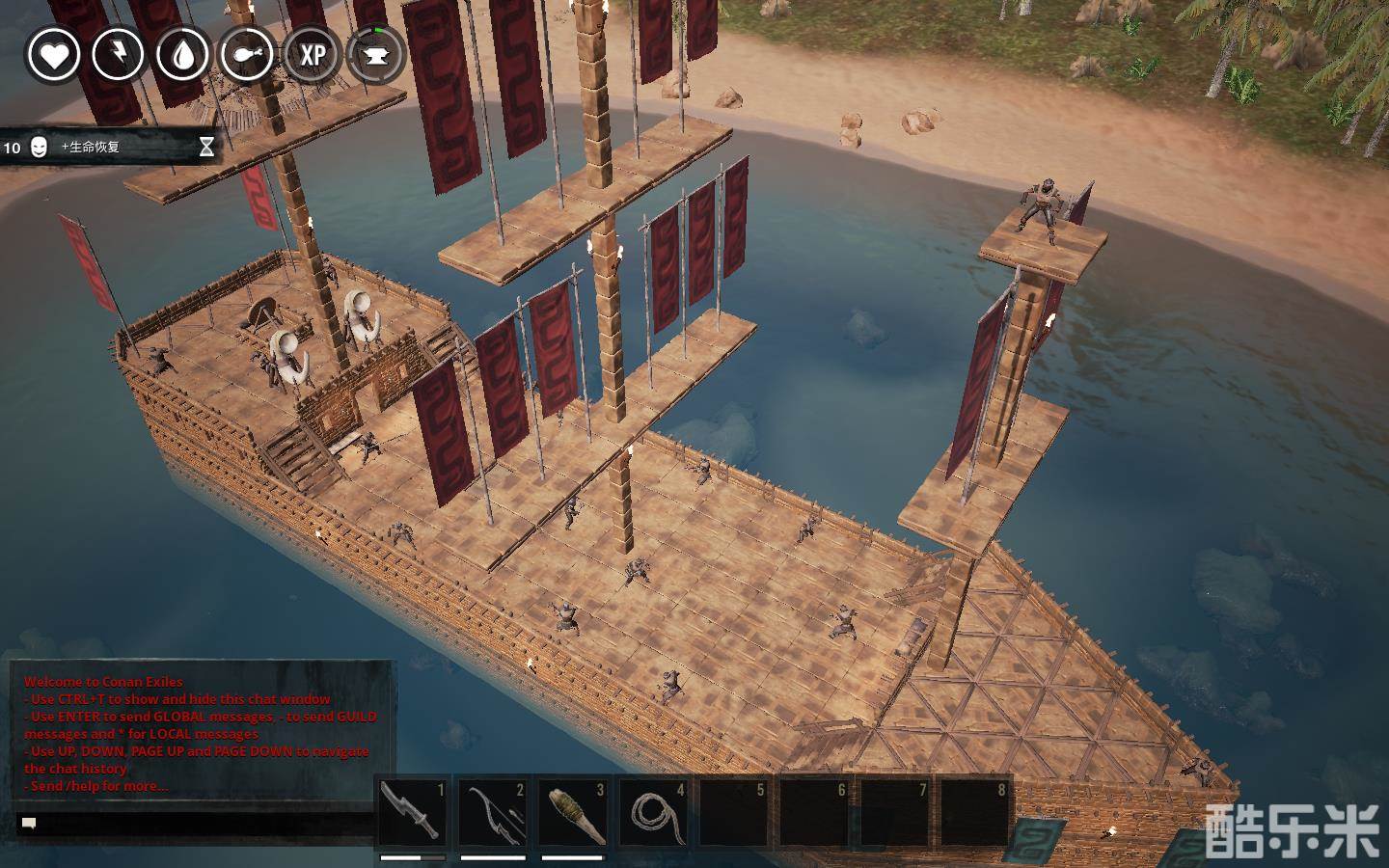Open the XP experience indicator

pos(313,55)
